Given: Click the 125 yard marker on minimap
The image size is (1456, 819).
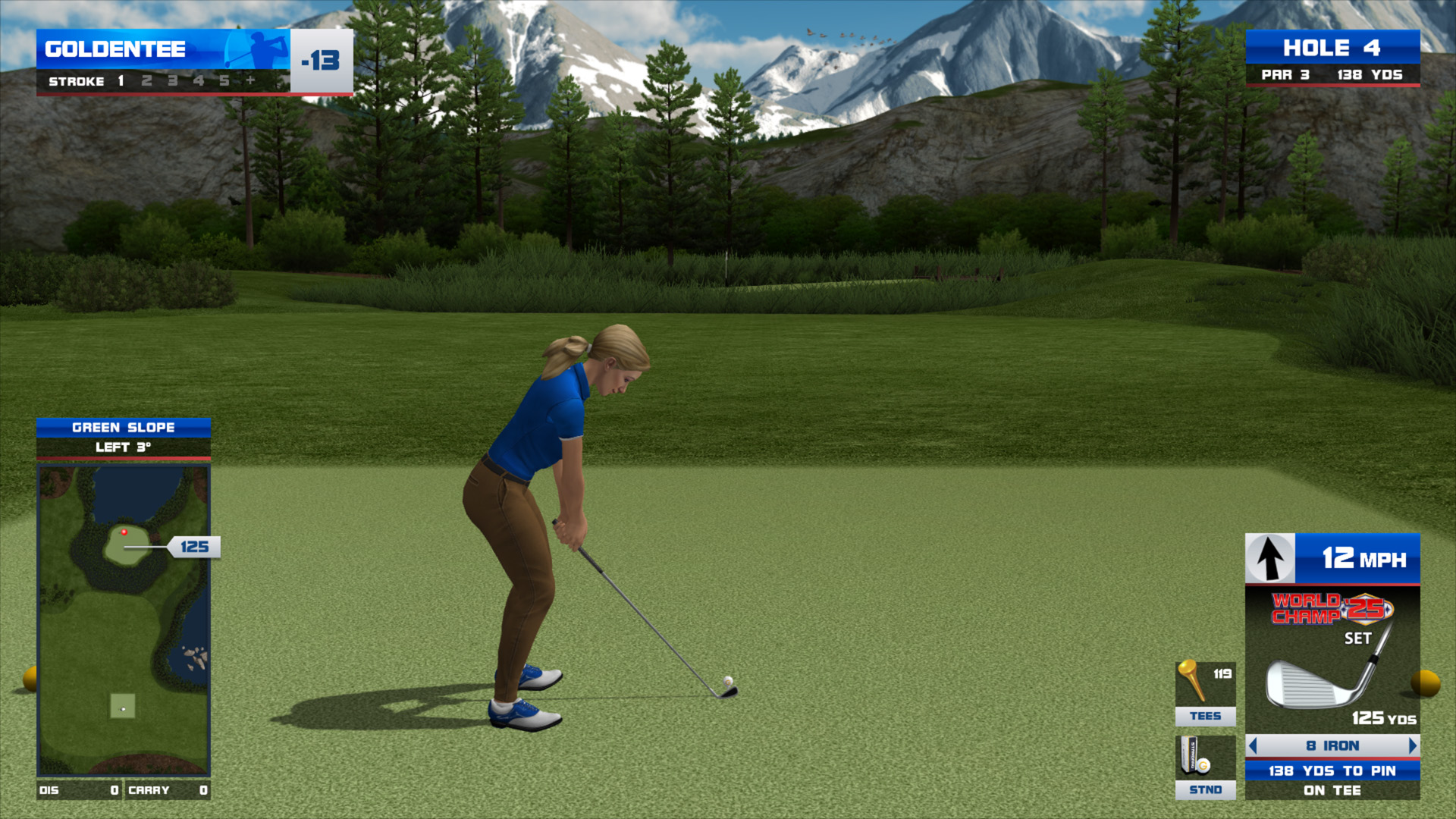Looking at the screenshot, I should pos(194,547).
